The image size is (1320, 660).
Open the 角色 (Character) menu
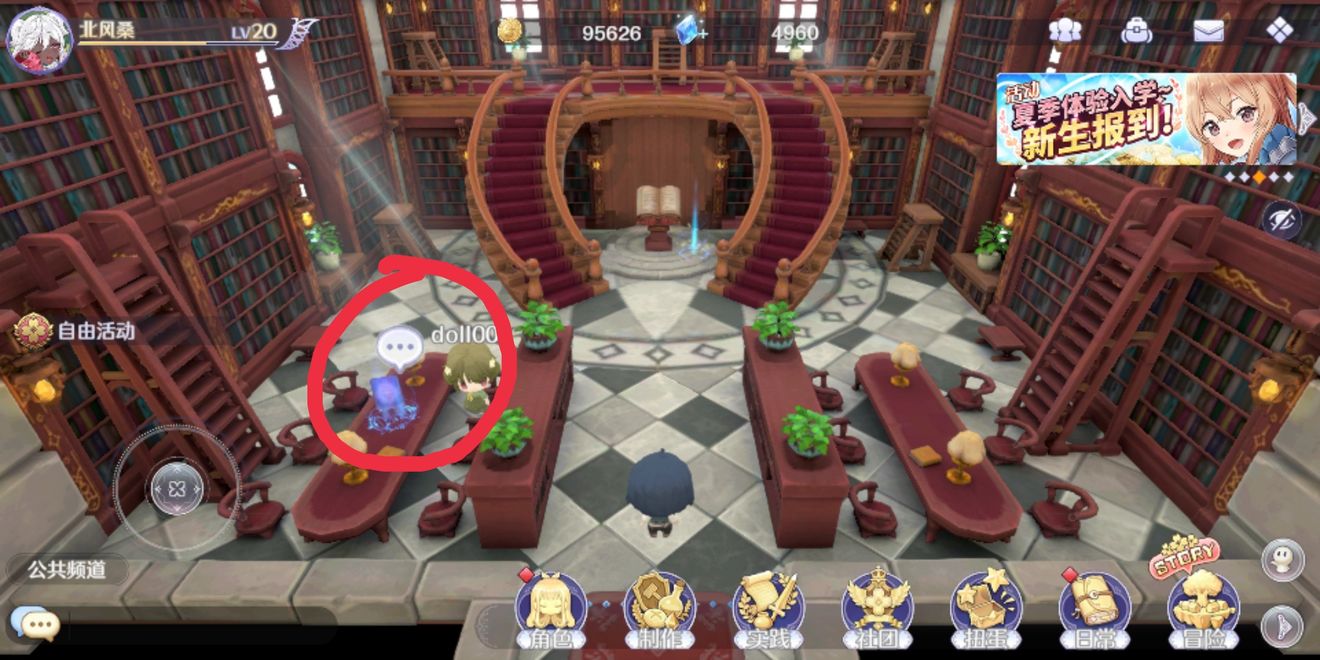550,606
